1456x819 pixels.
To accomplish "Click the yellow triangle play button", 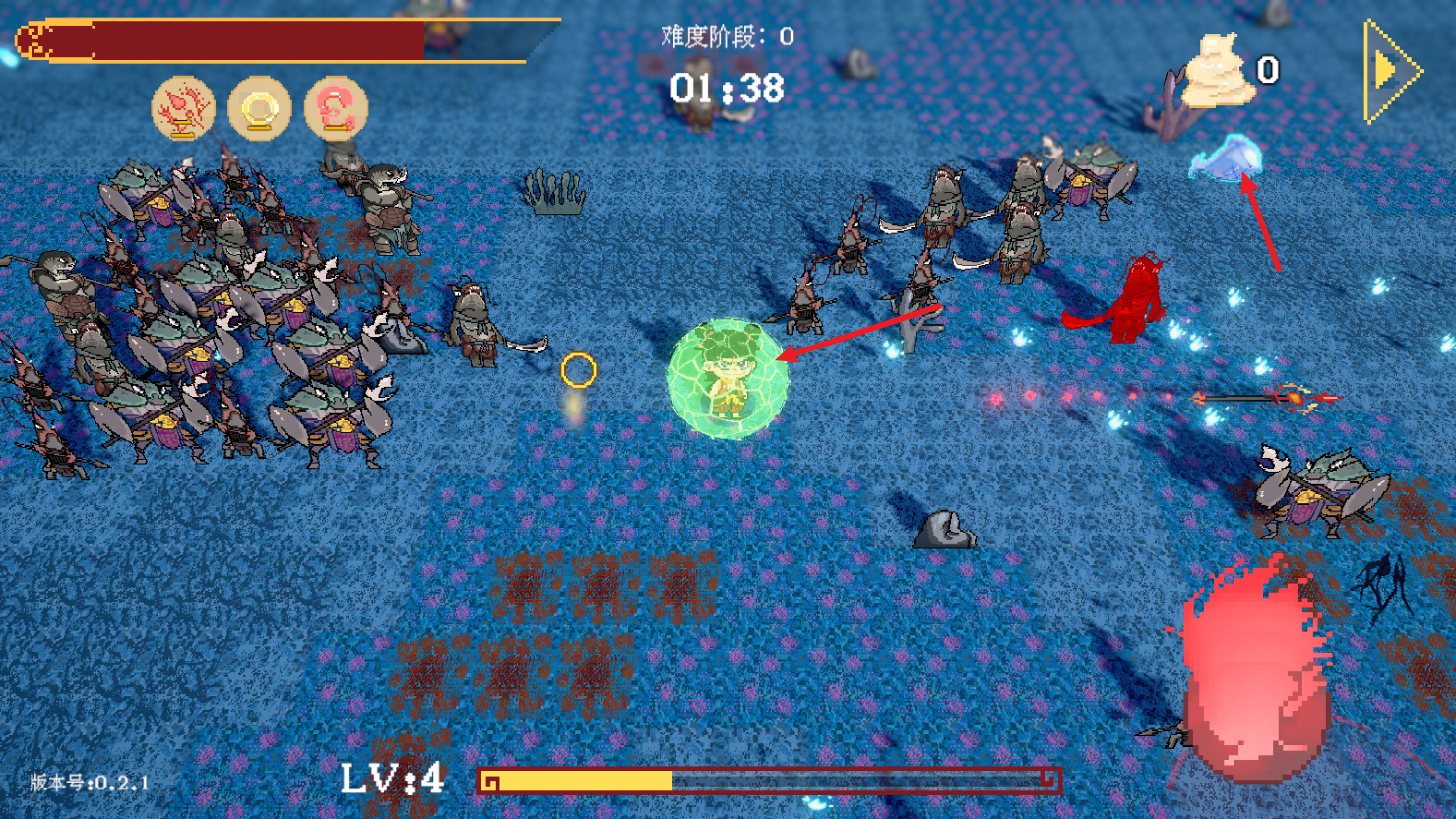I will (1389, 71).
